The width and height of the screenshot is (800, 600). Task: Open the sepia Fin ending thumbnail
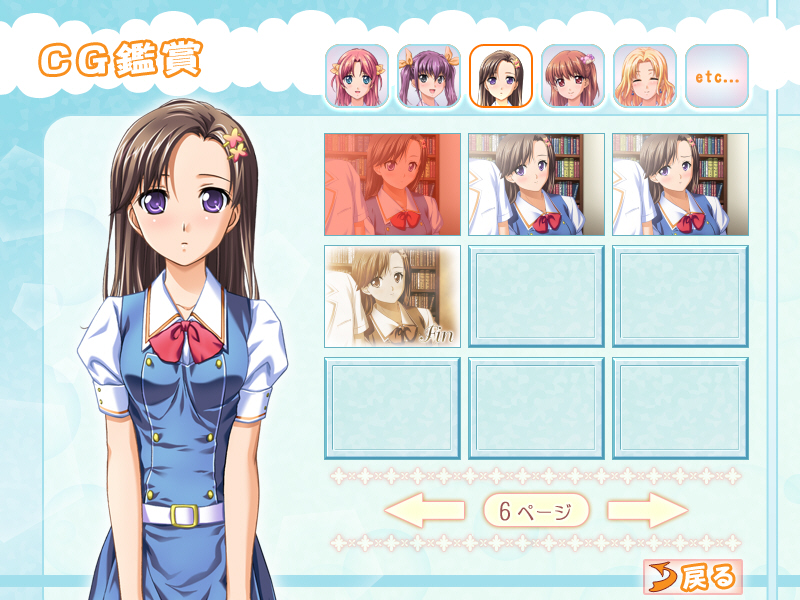[x=392, y=296]
